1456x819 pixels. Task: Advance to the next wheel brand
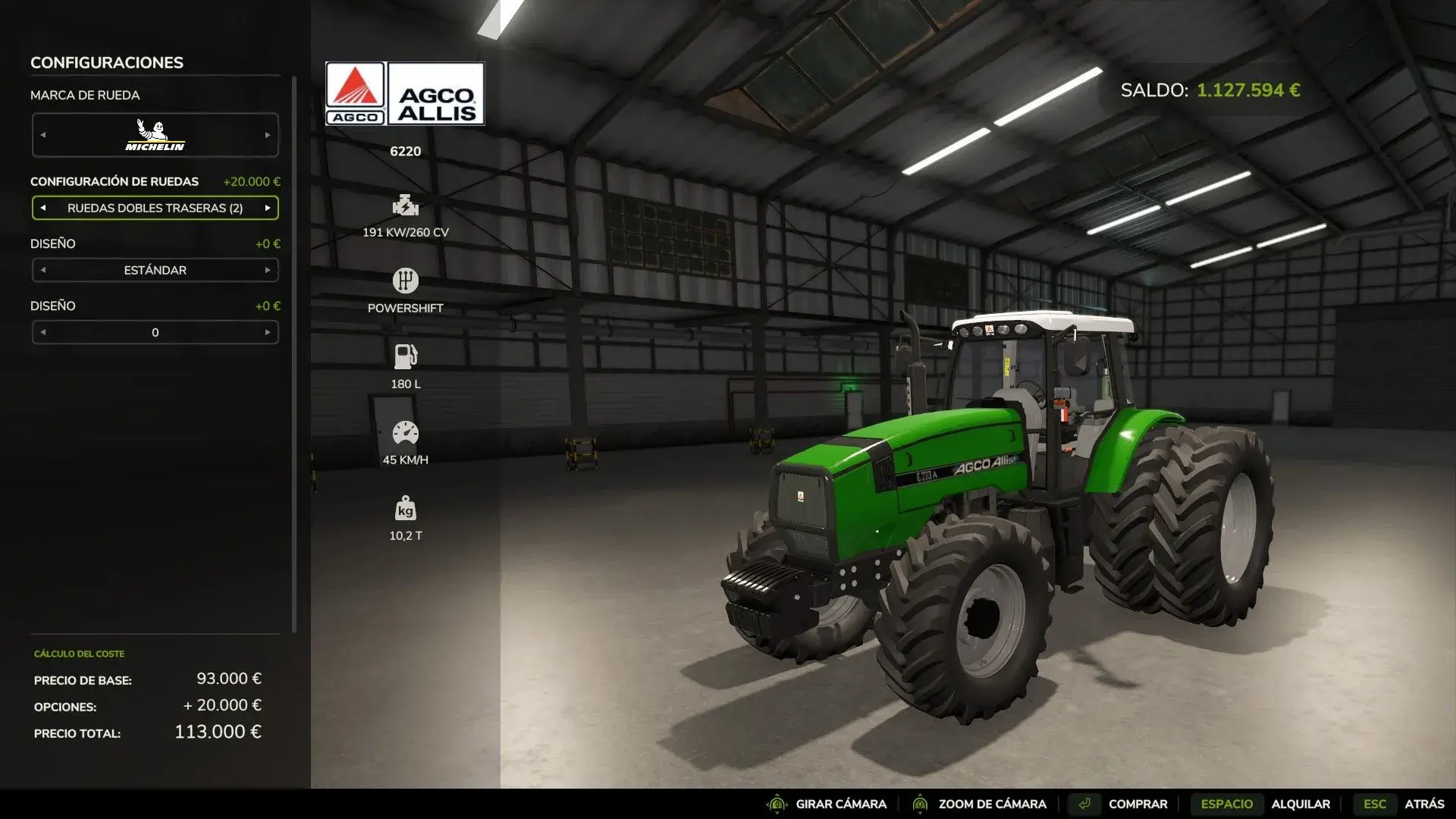[x=268, y=134]
